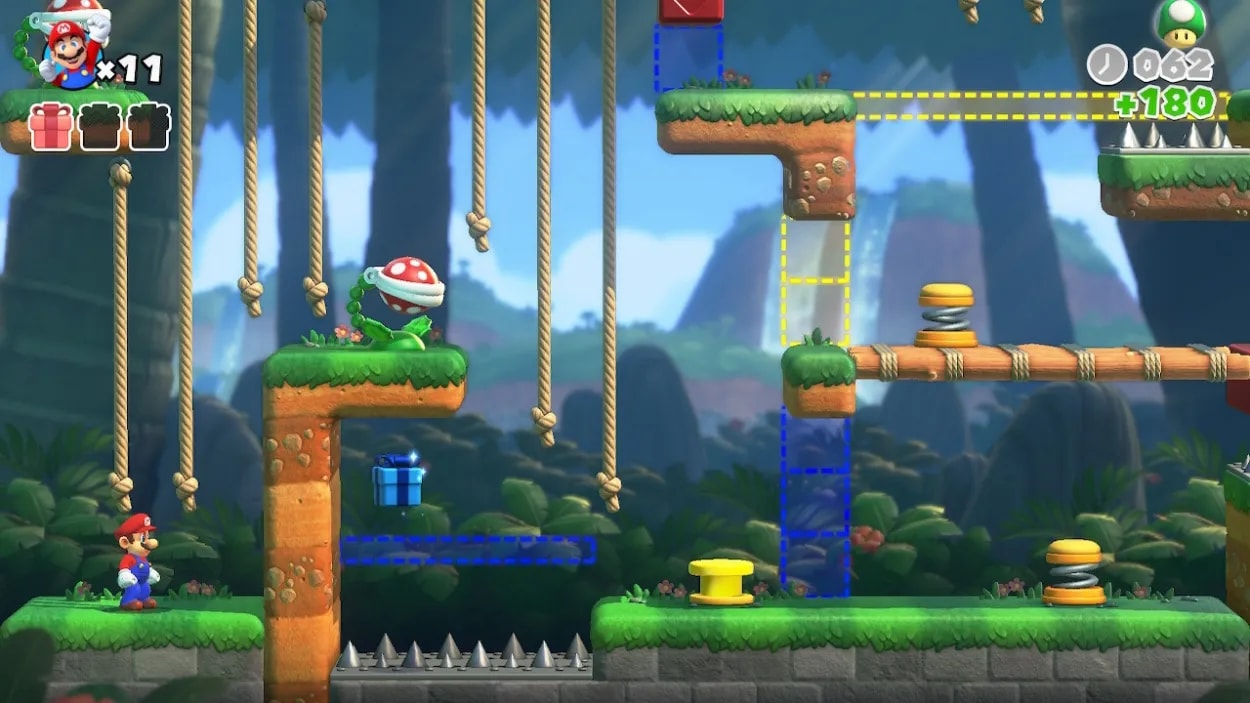The image size is (1250, 703).
Task: Select the collected red present icon
Action: pos(50,127)
